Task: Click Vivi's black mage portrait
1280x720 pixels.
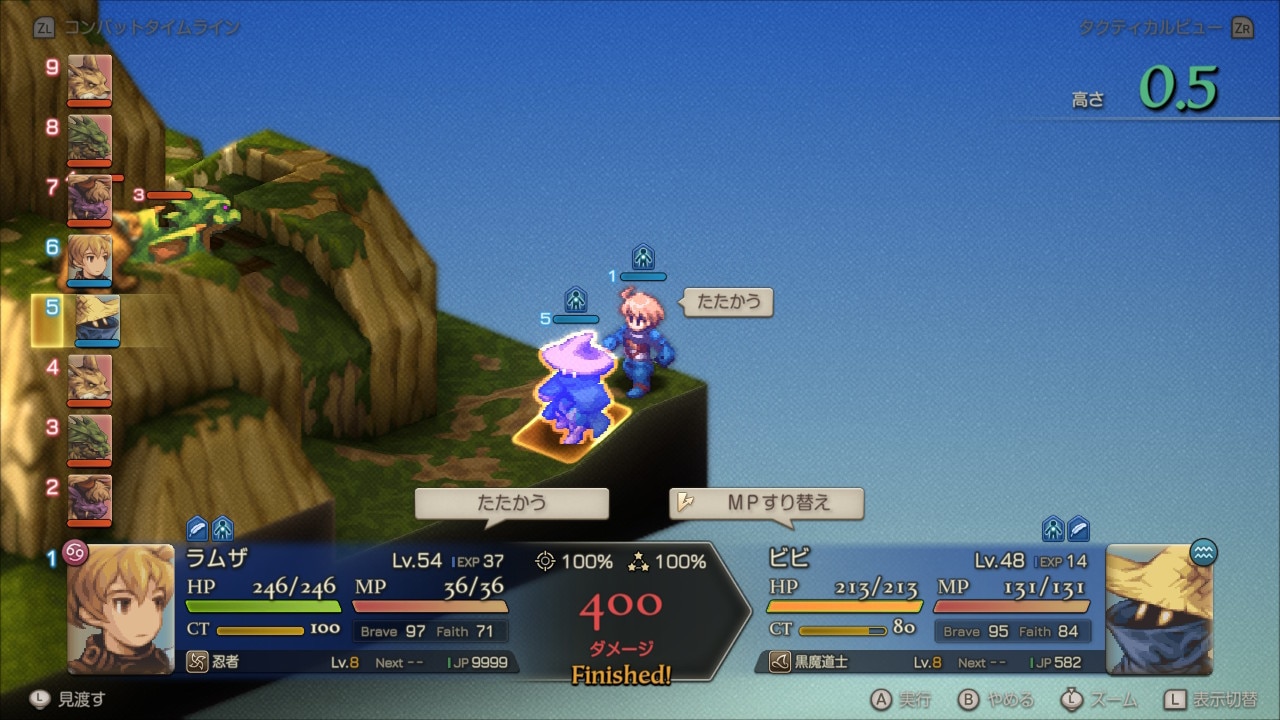Action: [x=1160, y=608]
